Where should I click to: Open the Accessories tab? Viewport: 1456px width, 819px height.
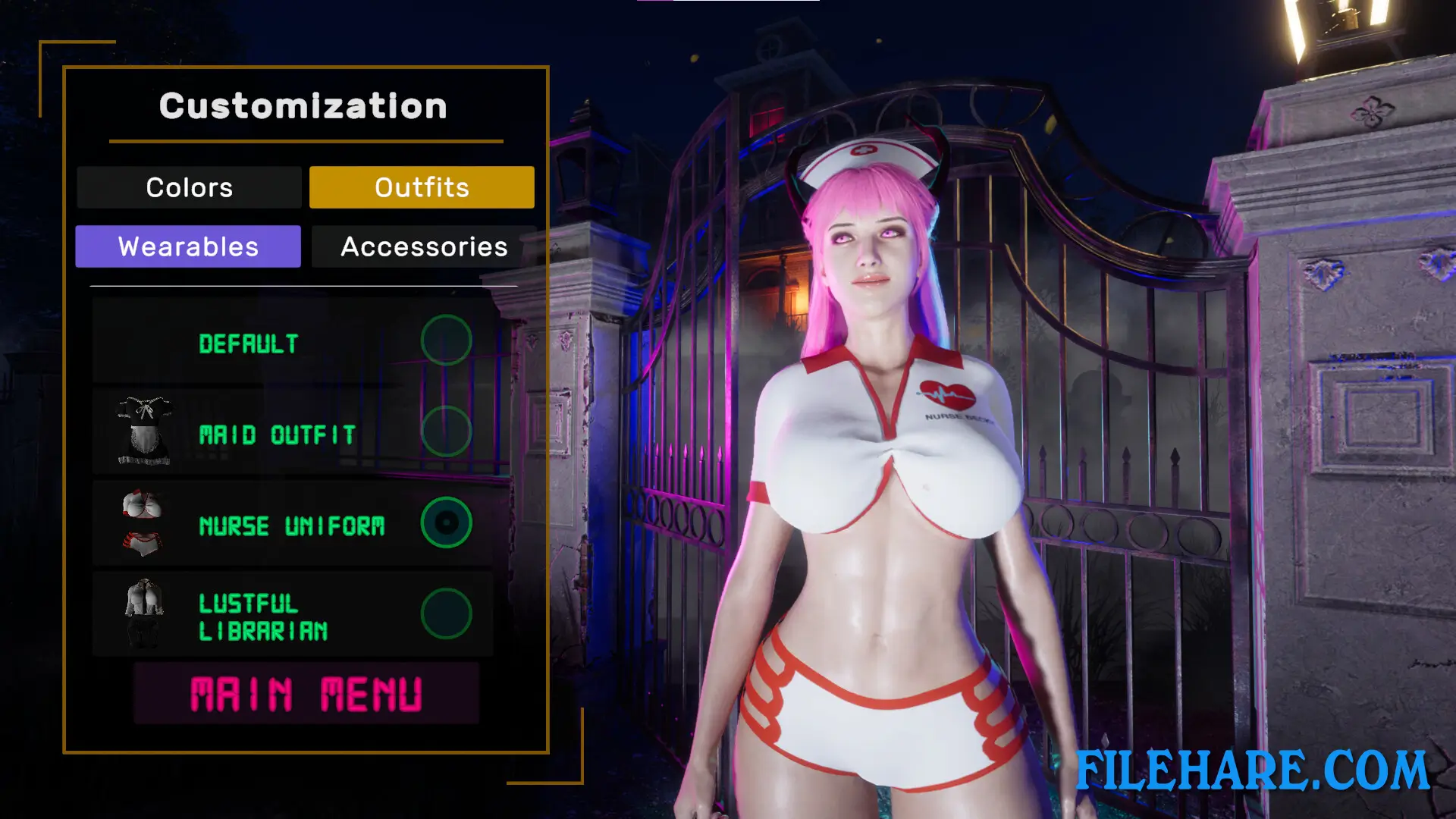tap(422, 246)
